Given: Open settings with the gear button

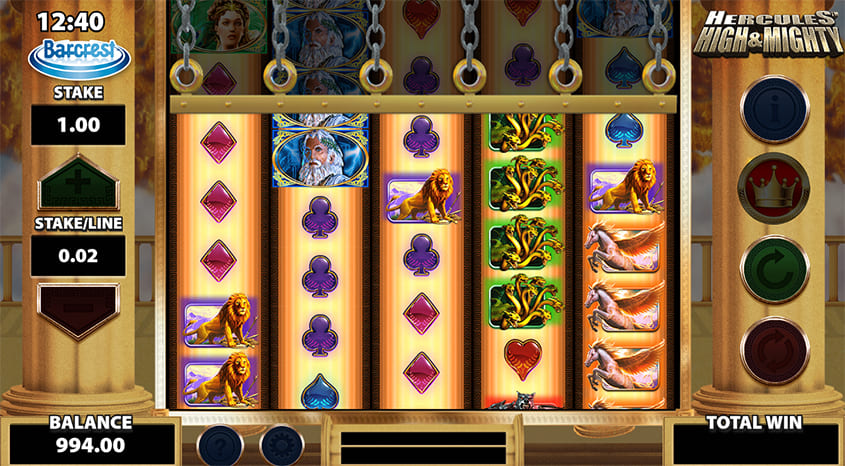Looking at the screenshot, I should [x=284, y=445].
